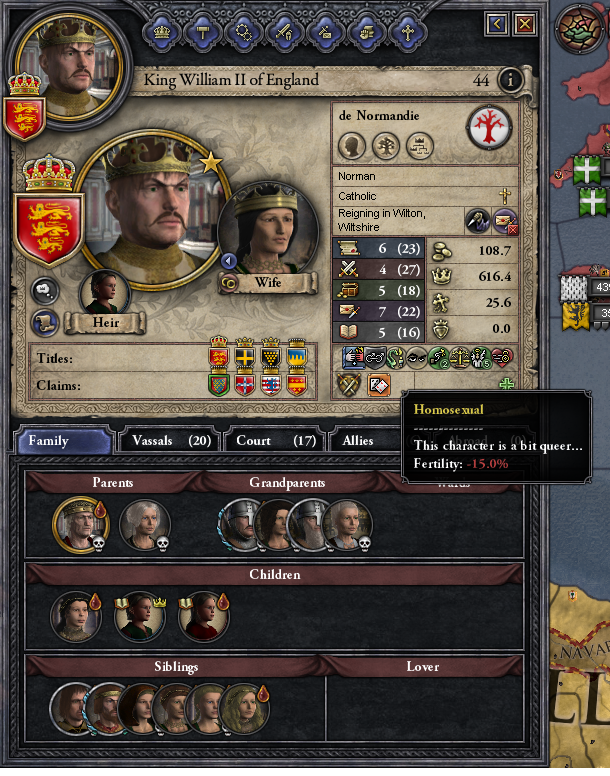
Task: Open the crown icon menu button
Action: [x=161, y=31]
